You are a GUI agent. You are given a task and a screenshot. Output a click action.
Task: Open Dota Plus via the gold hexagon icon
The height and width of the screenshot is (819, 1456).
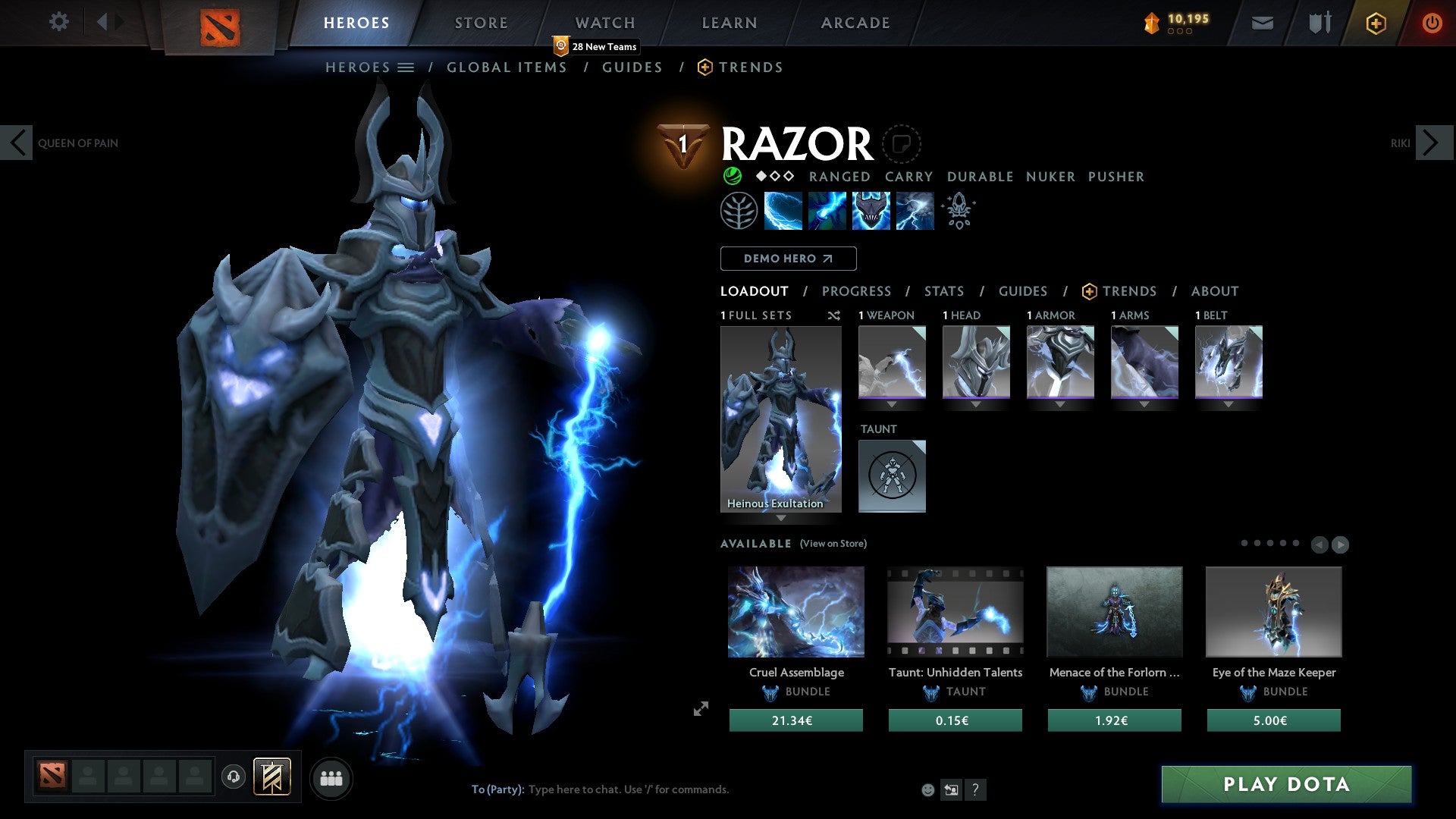[x=1375, y=23]
